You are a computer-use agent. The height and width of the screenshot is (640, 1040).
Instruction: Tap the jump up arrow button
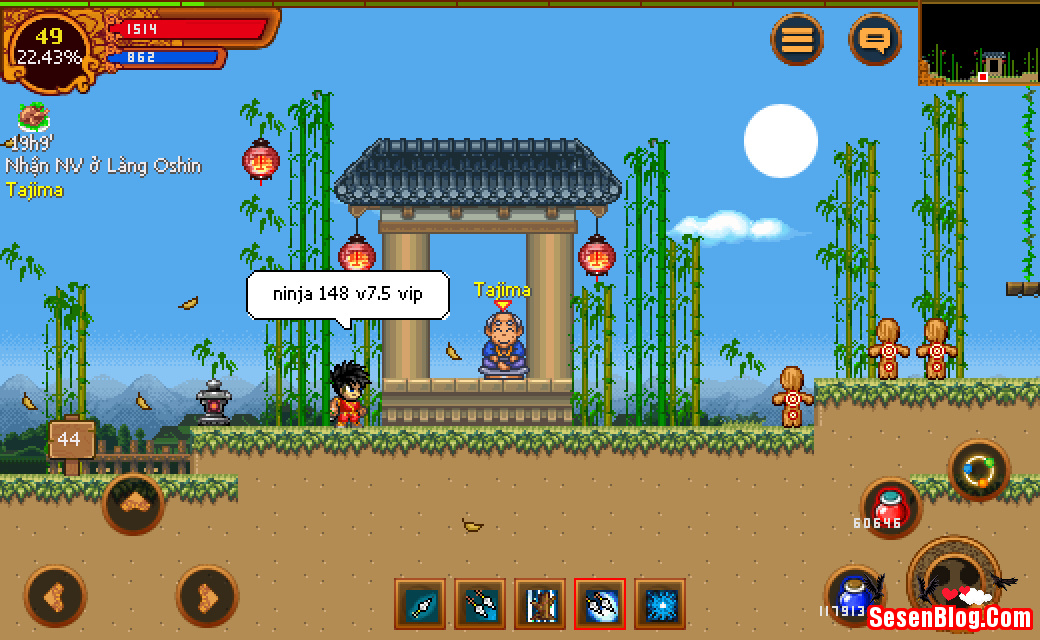tap(133, 503)
